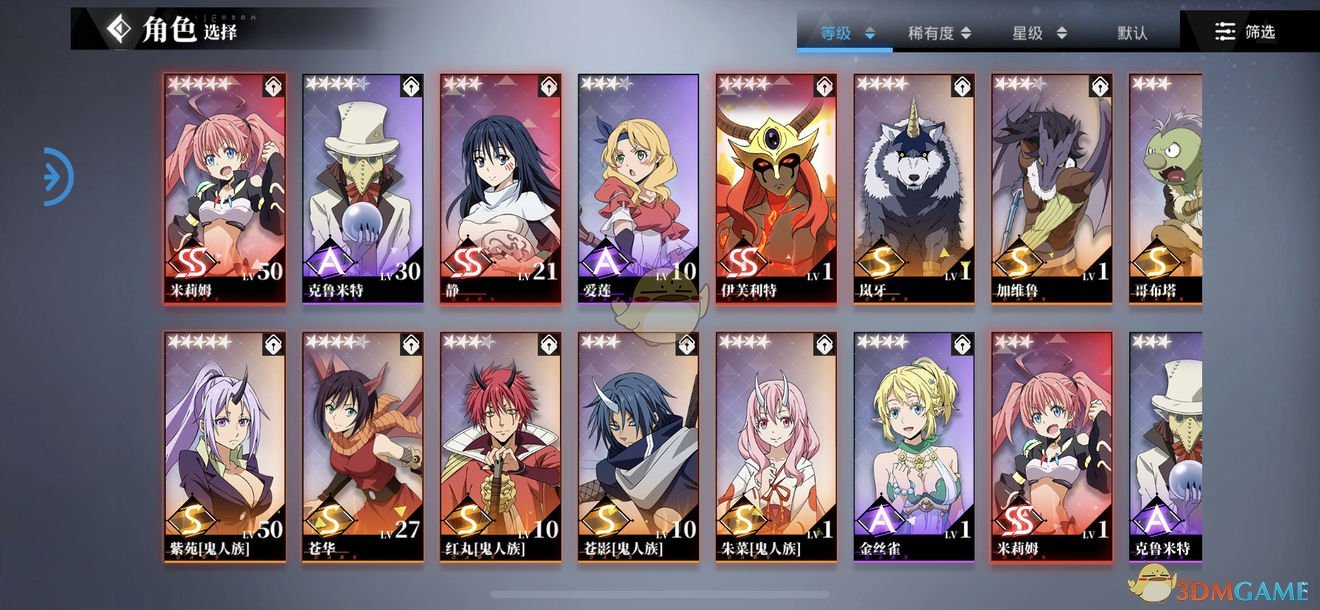The width and height of the screenshot is (1320, 610).
Task: Select the 金丝雀 character card
Action: [x=915, y=446]
